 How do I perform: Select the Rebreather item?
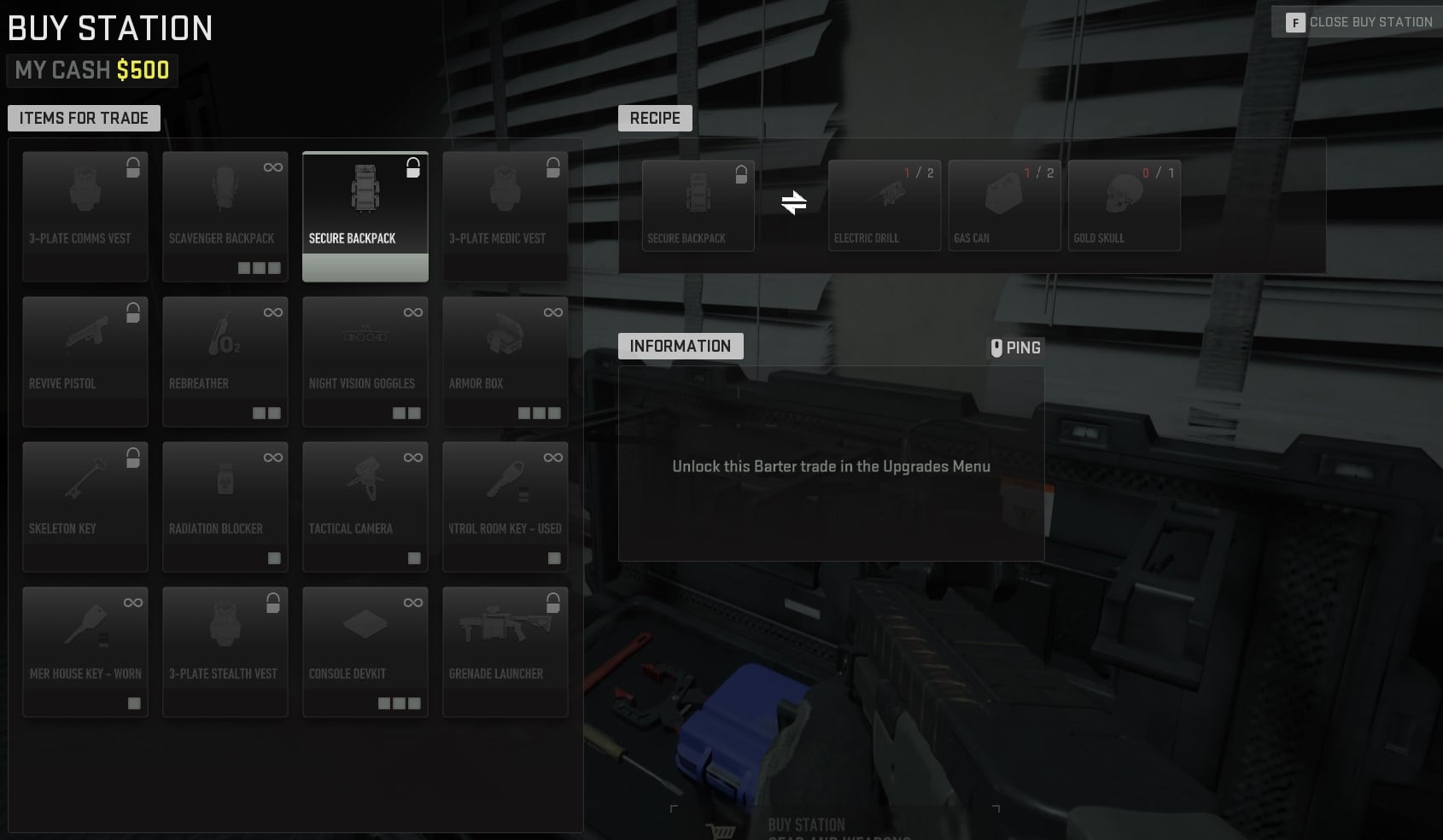(x=225, y=361)
